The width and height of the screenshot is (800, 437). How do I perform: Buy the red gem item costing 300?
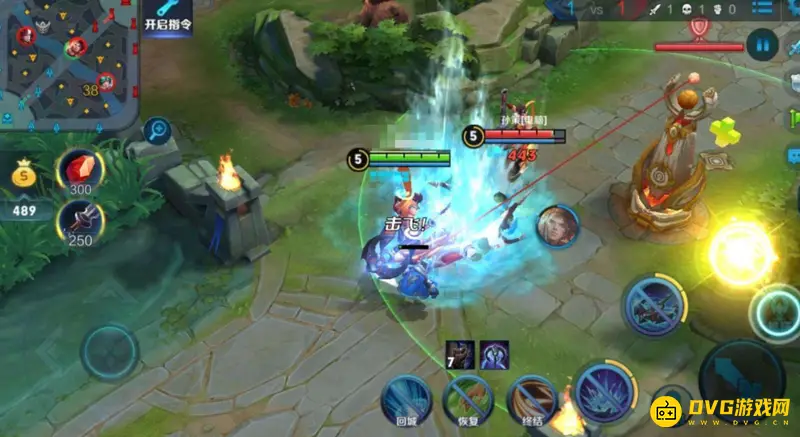pyautogui.click(x=78, y=171)
